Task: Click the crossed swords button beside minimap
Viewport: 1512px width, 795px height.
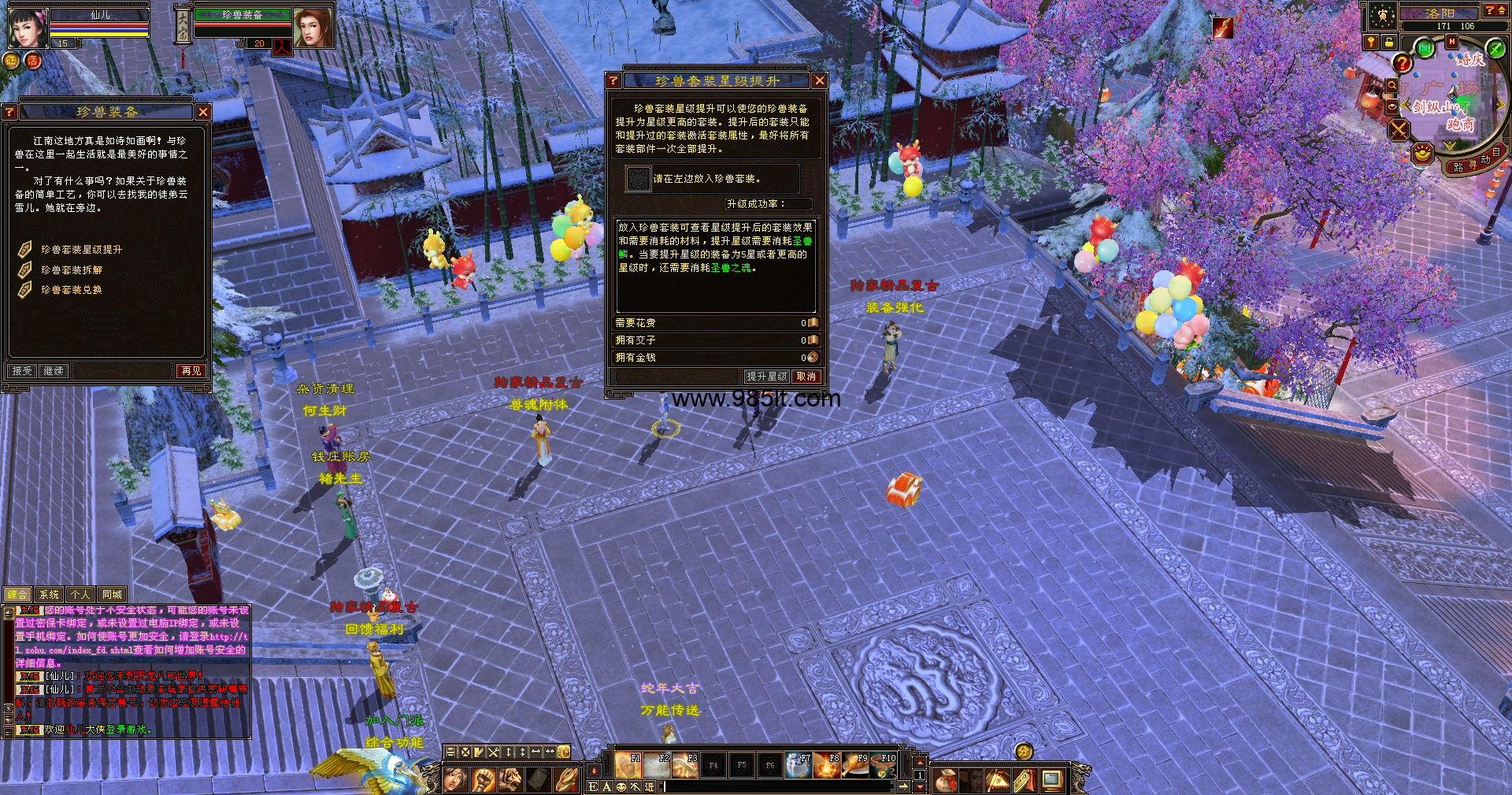Action: [x=1399, y=129]
